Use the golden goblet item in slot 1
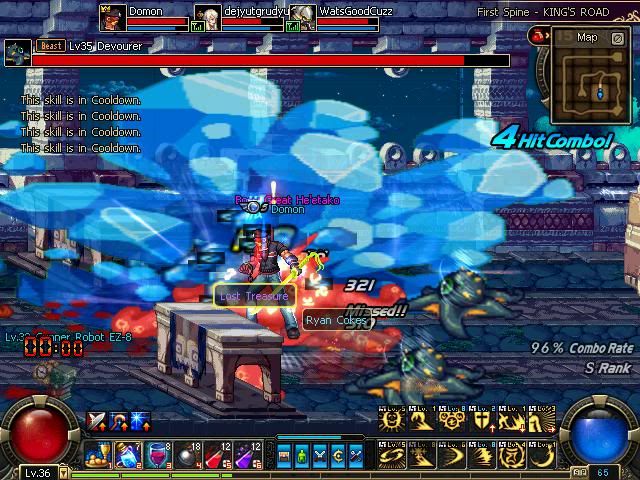The height and width of the screenshot is (480, 640). [98, 455]
